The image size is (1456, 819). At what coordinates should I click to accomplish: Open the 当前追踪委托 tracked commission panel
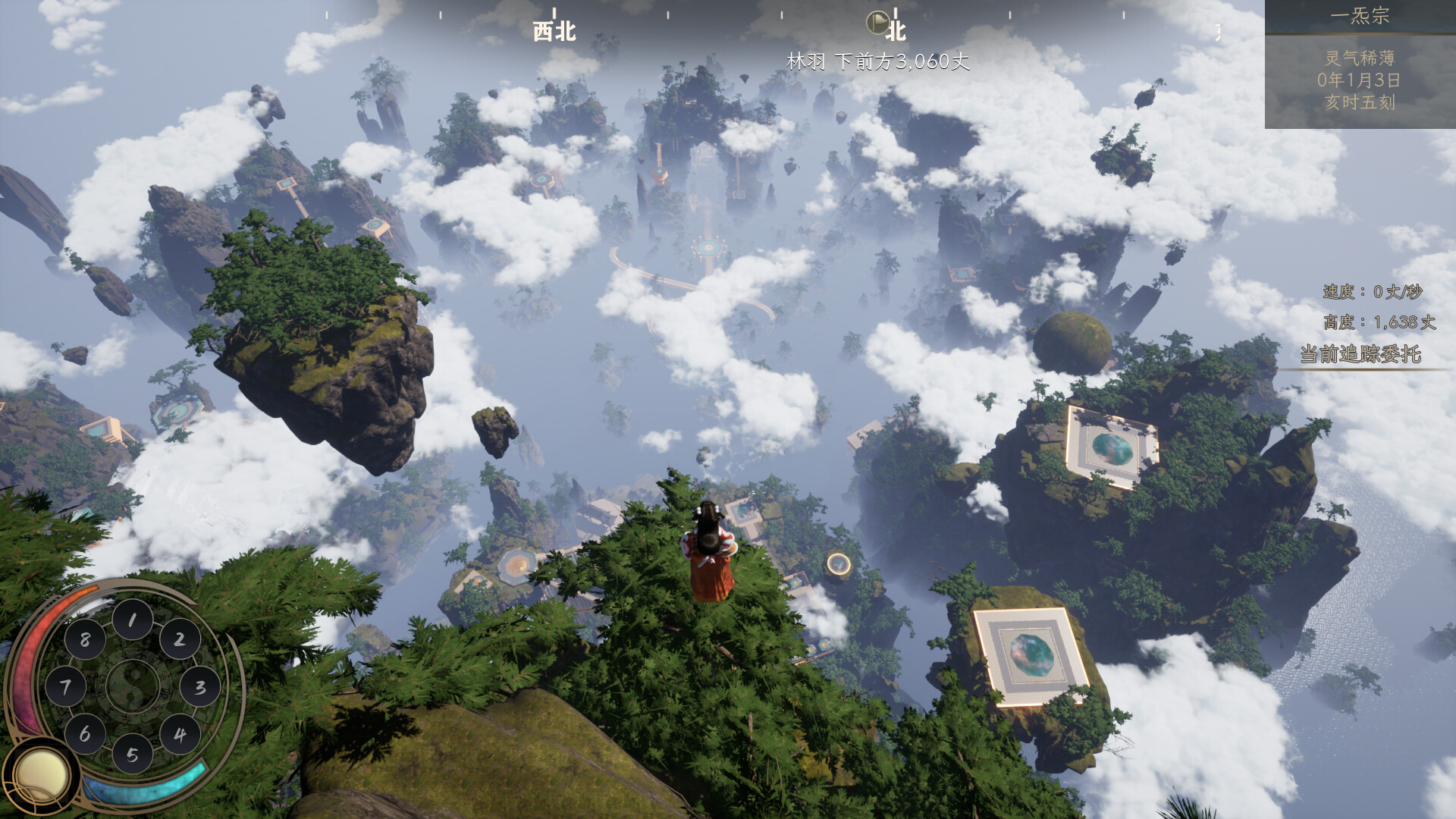coord(1360,354)
